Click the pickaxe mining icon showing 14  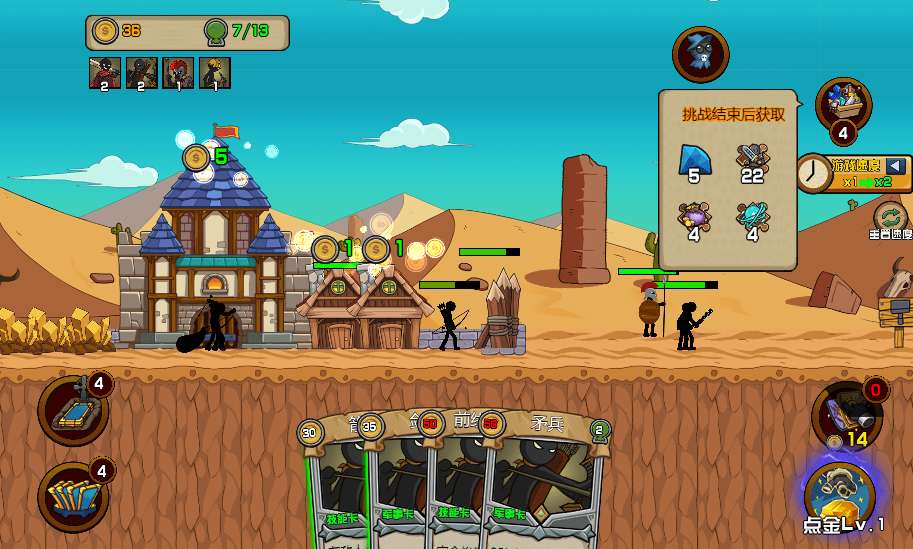[845, 412]
